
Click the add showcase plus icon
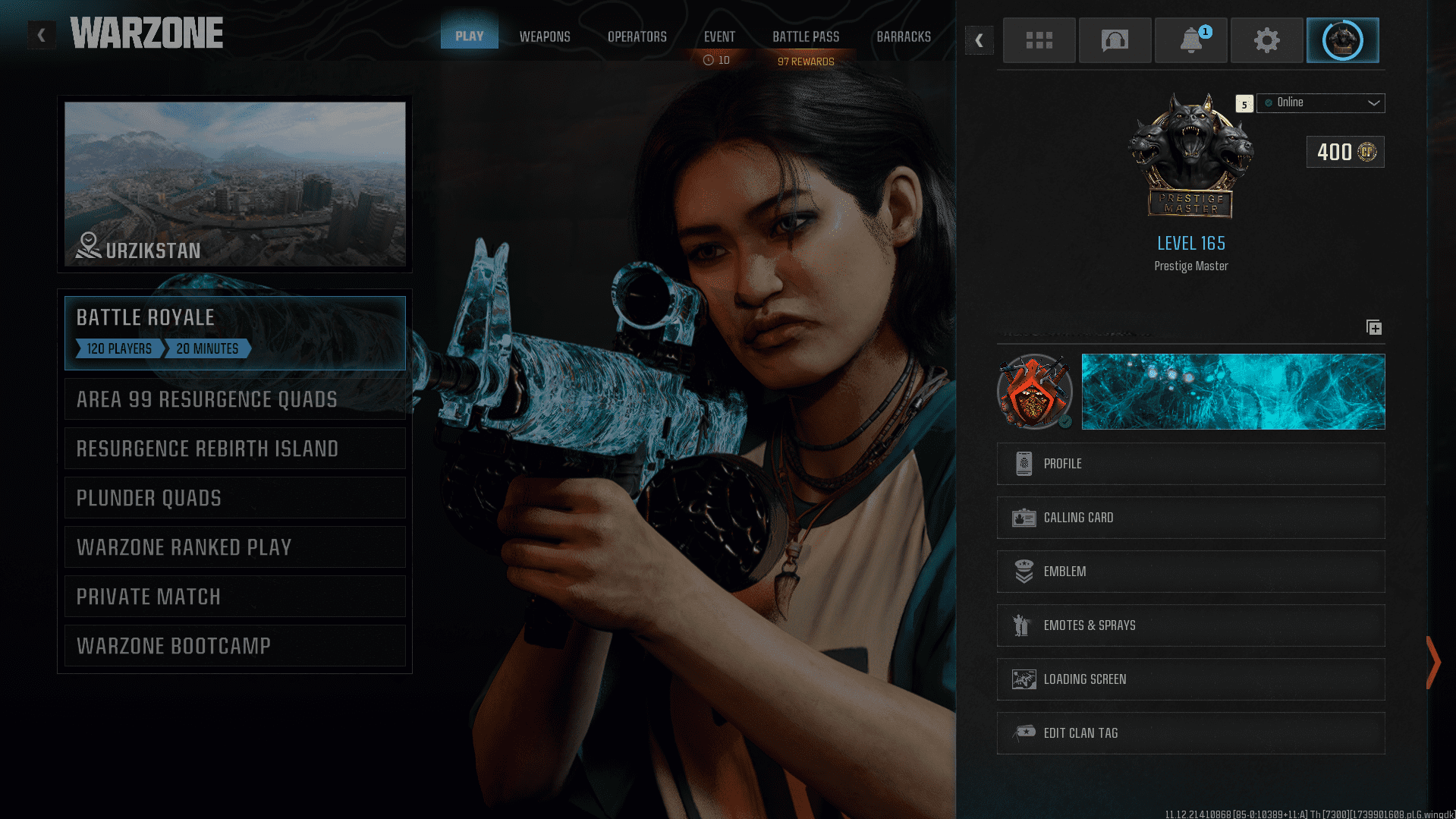[1373, 327]
